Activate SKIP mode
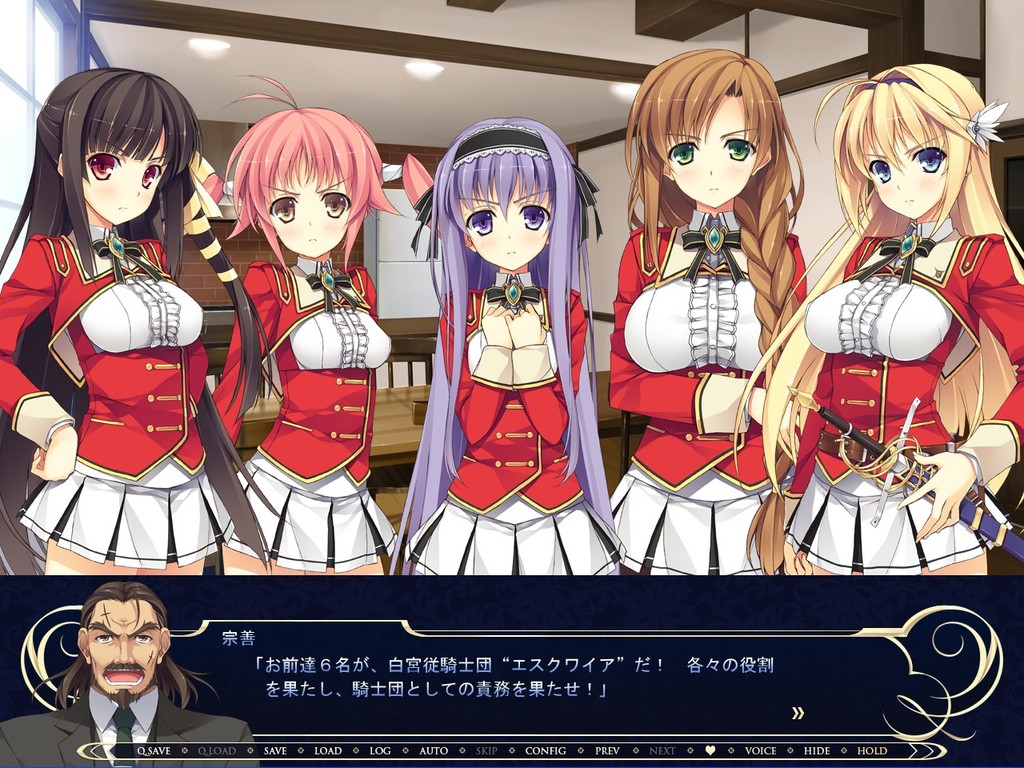Image resolution: width=1024 pixels, height=768 pixels. [x=487, y=750]
